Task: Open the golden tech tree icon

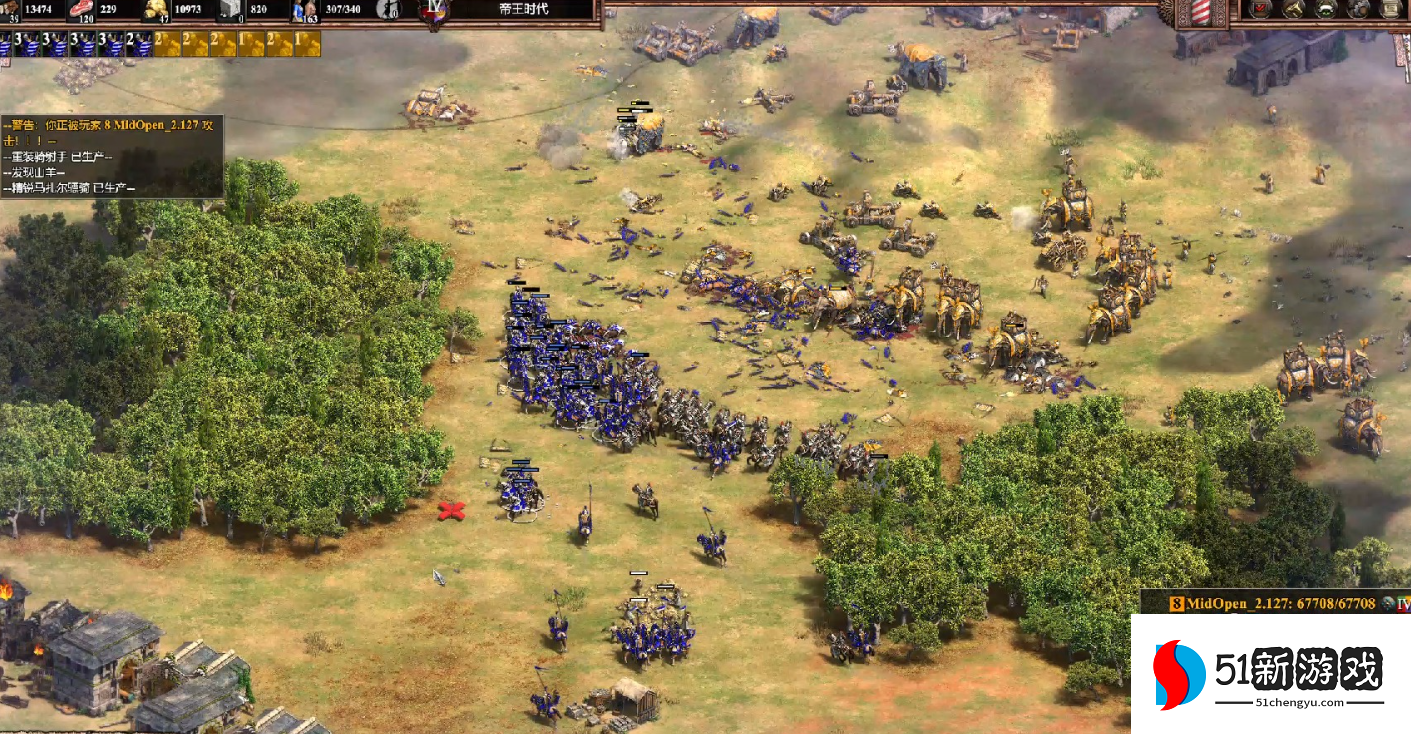Action: point(1294,9)
